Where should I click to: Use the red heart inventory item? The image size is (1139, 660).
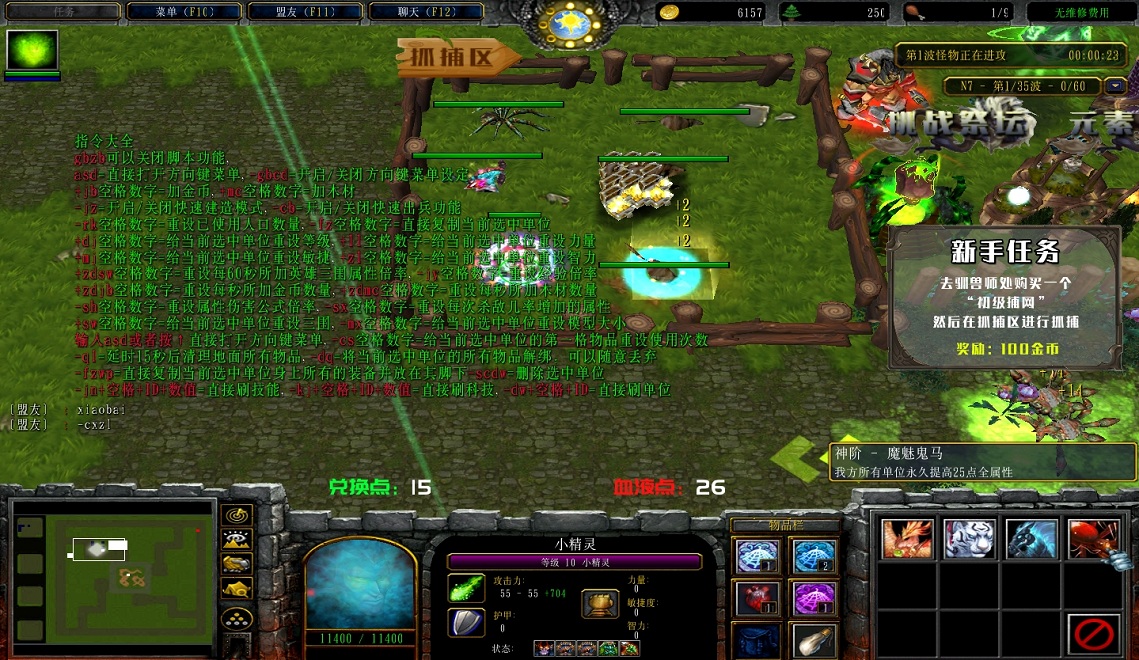coord(757,597)
